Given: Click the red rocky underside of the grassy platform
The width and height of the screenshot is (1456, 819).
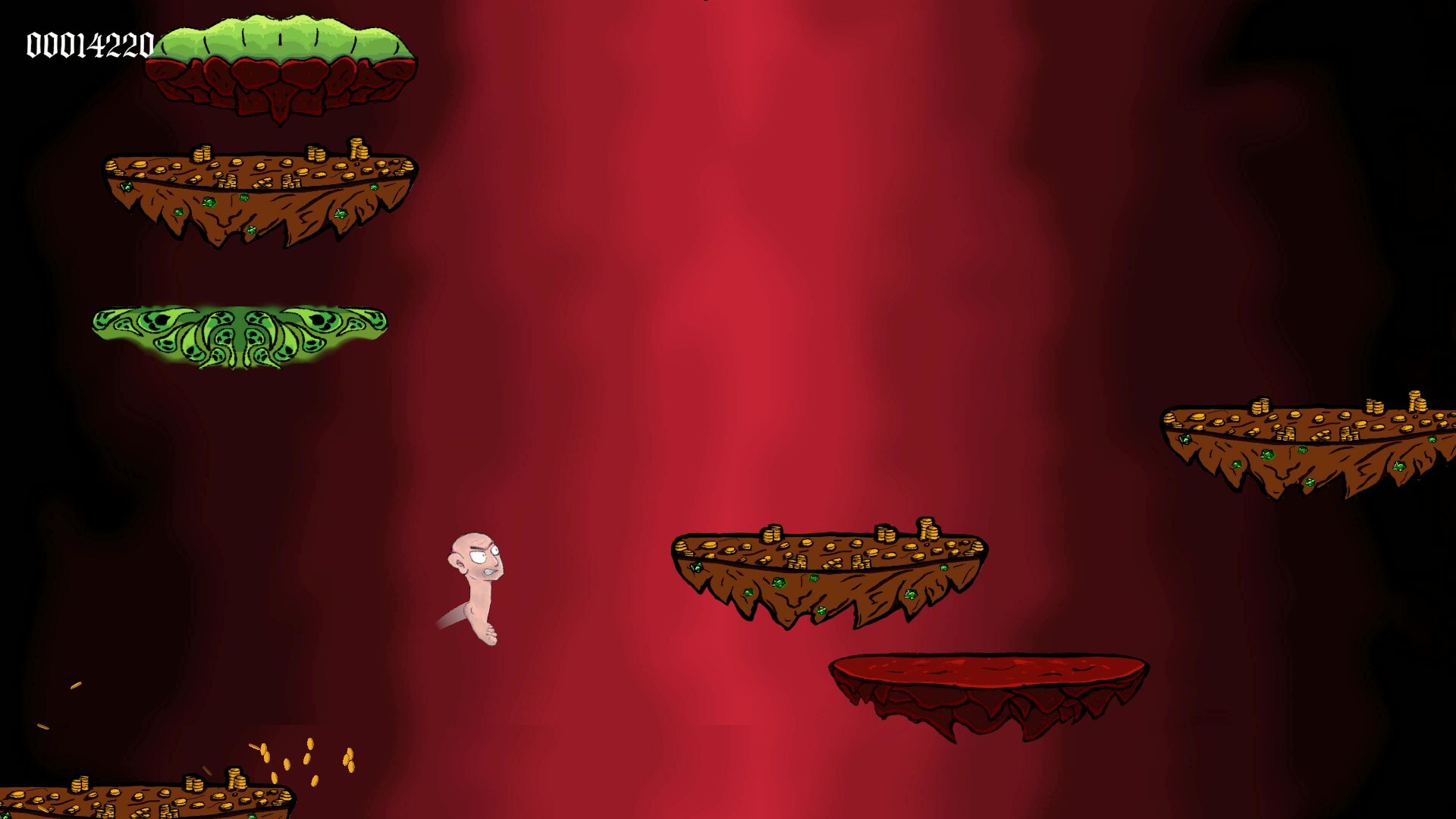Looking at the screenshot, I should click(x=281, y=87).
